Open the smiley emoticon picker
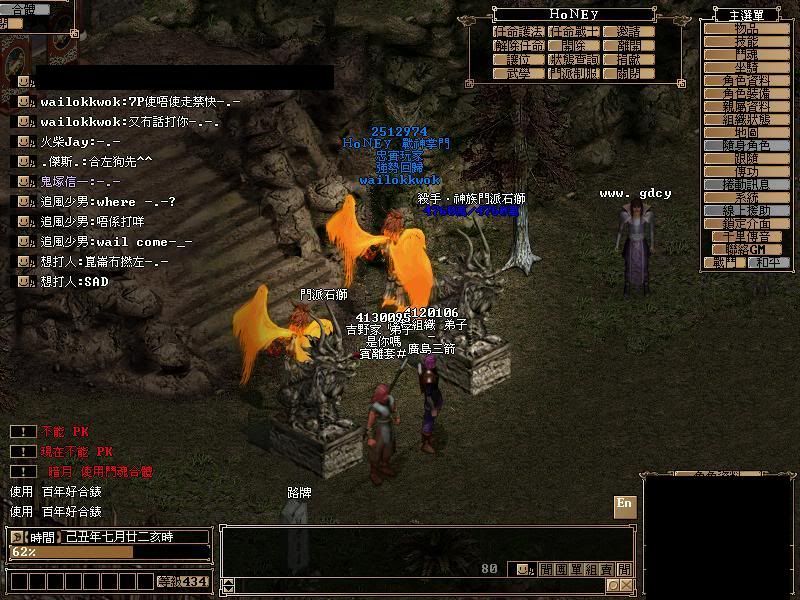This screenshot has width=800, height=600. (x=522, y=570)
